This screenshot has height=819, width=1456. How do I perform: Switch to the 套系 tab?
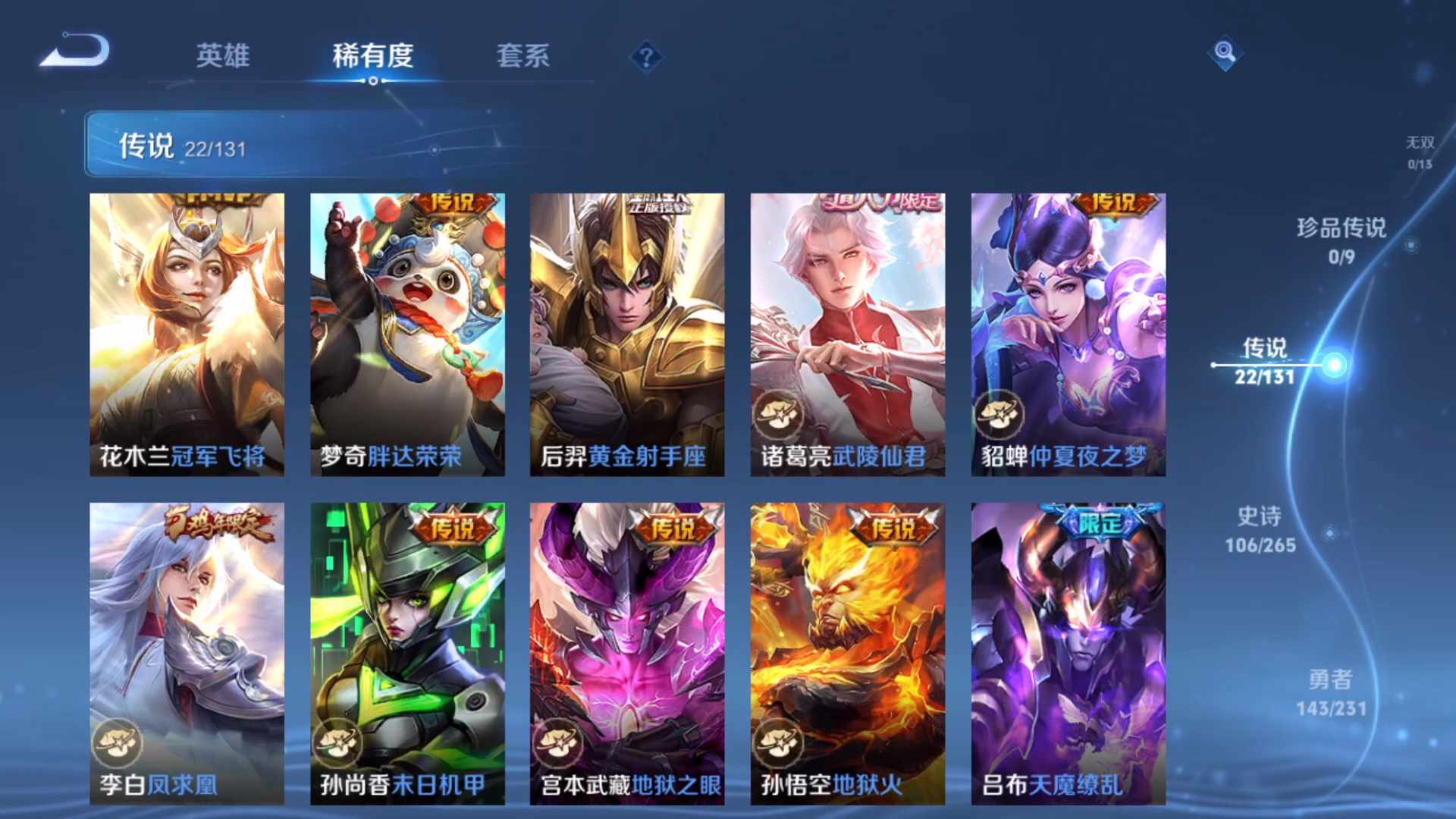pyautogui.click(x=523, y=57)
